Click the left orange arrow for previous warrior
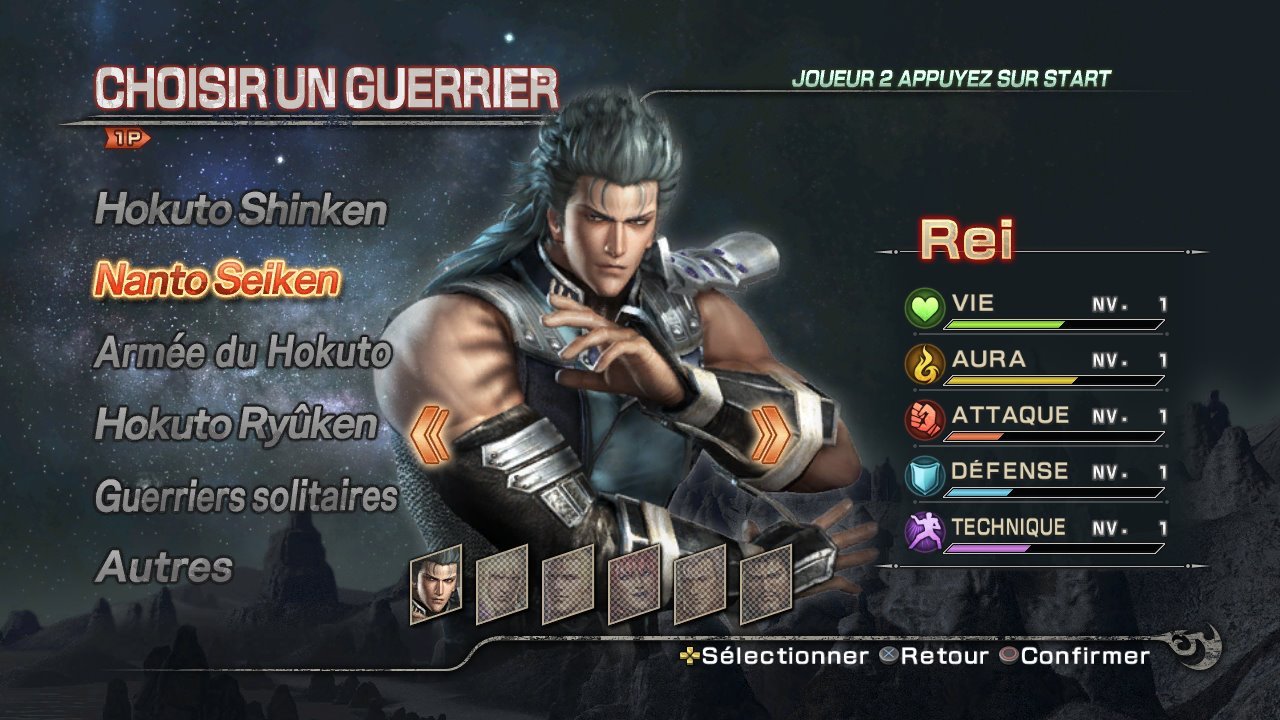The image size is (1280, 720). click(x=430, y=435)
